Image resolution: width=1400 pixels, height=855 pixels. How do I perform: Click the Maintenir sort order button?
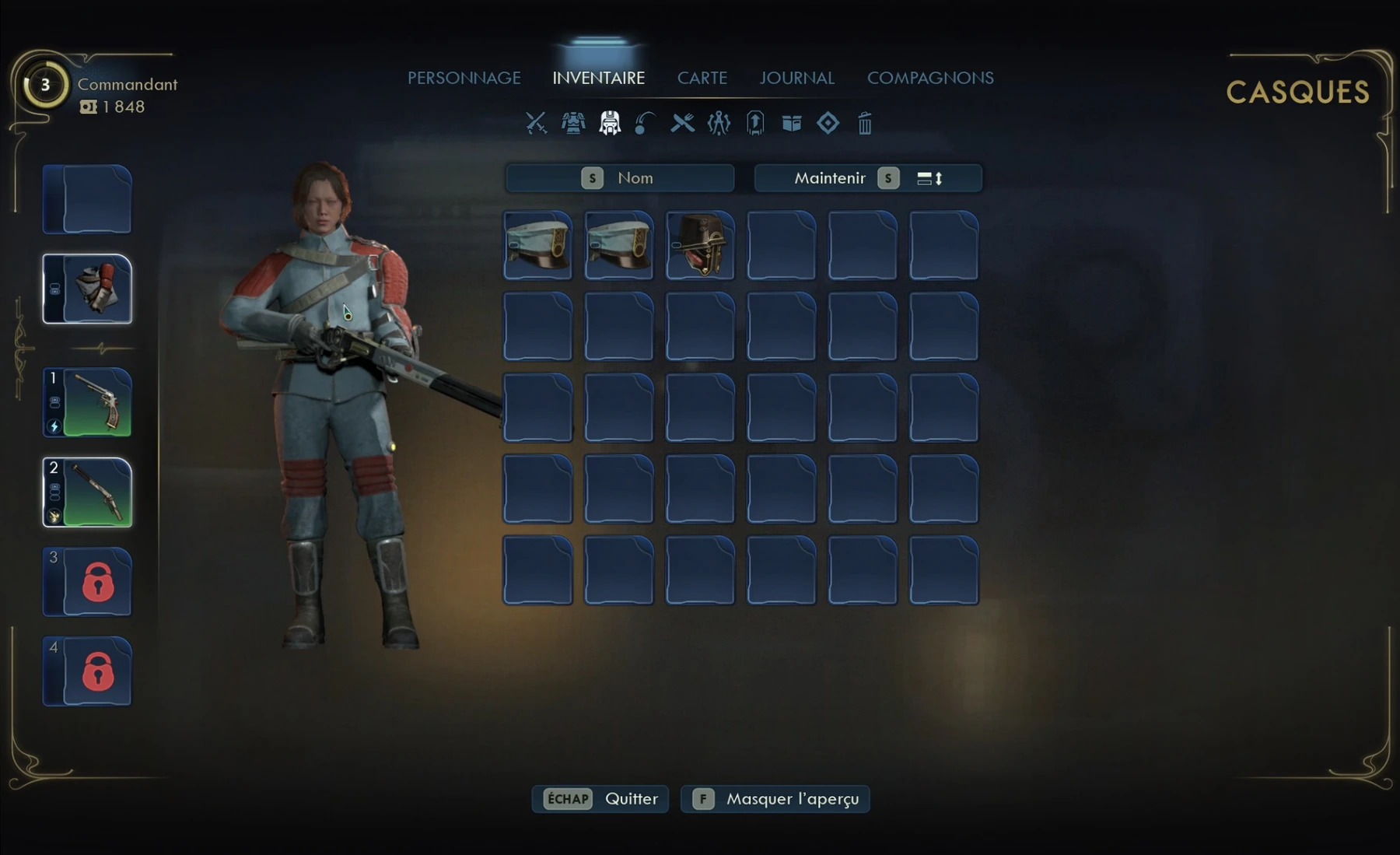[x=867, y=178]
